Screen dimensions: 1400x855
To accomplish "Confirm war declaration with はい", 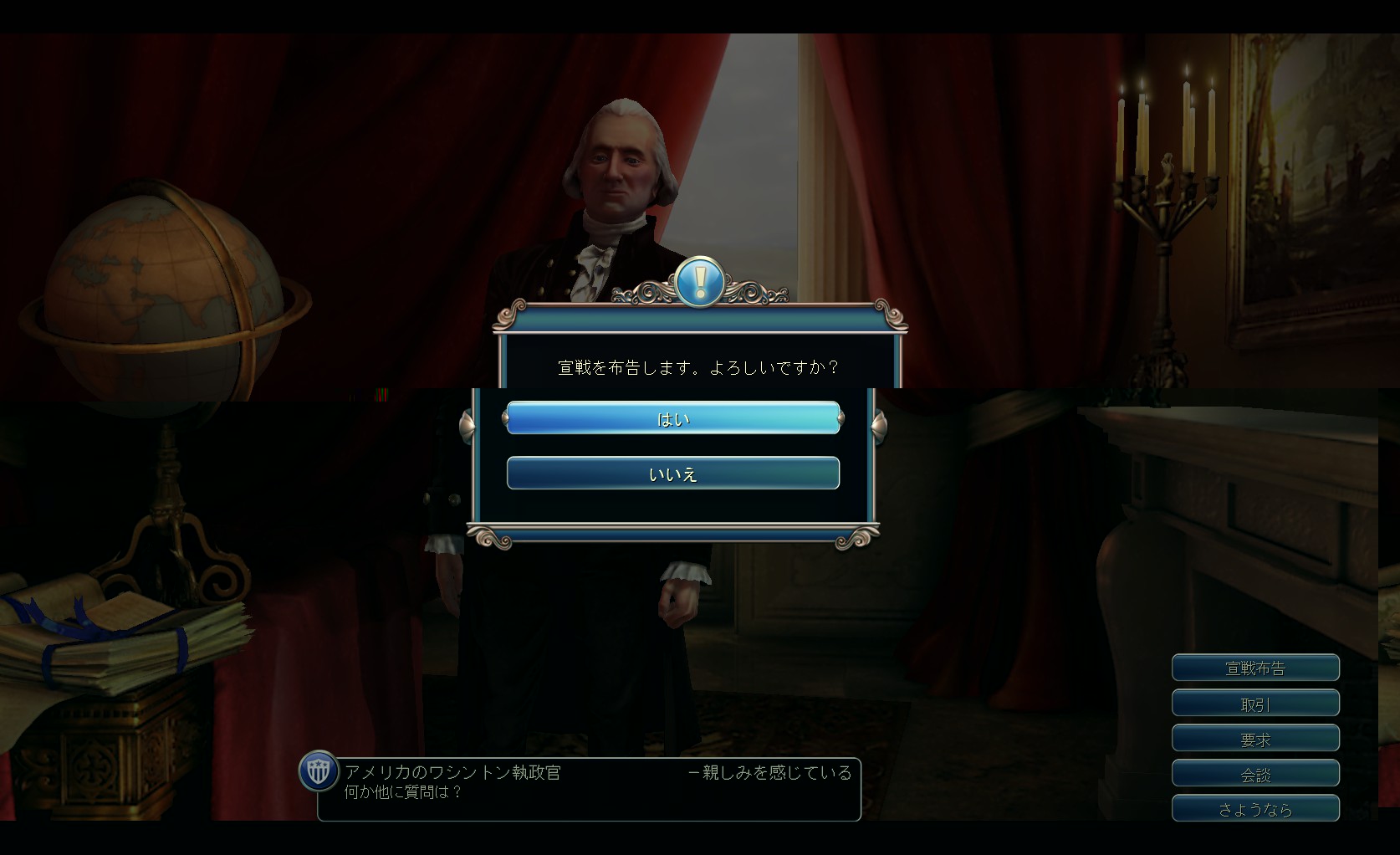I will coord(672,418).
